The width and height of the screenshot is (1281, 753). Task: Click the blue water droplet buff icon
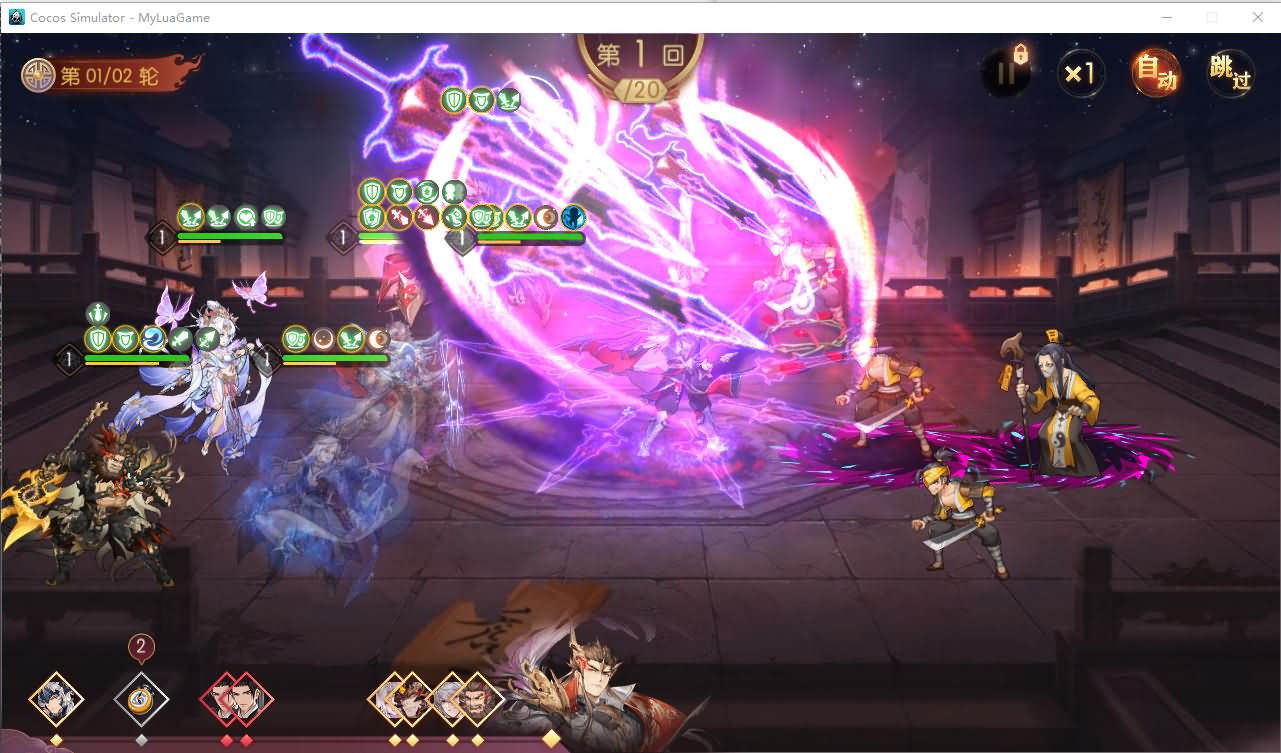(152, 339)
